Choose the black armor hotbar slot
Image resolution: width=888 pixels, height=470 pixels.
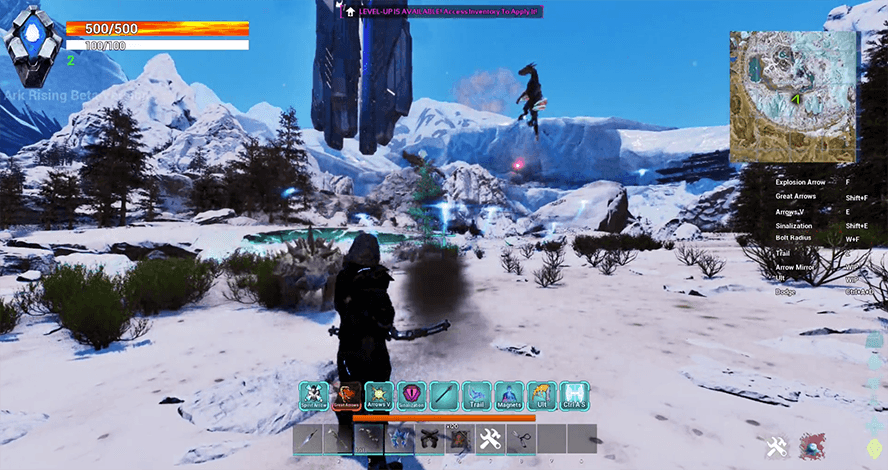[x=431, y=439]
